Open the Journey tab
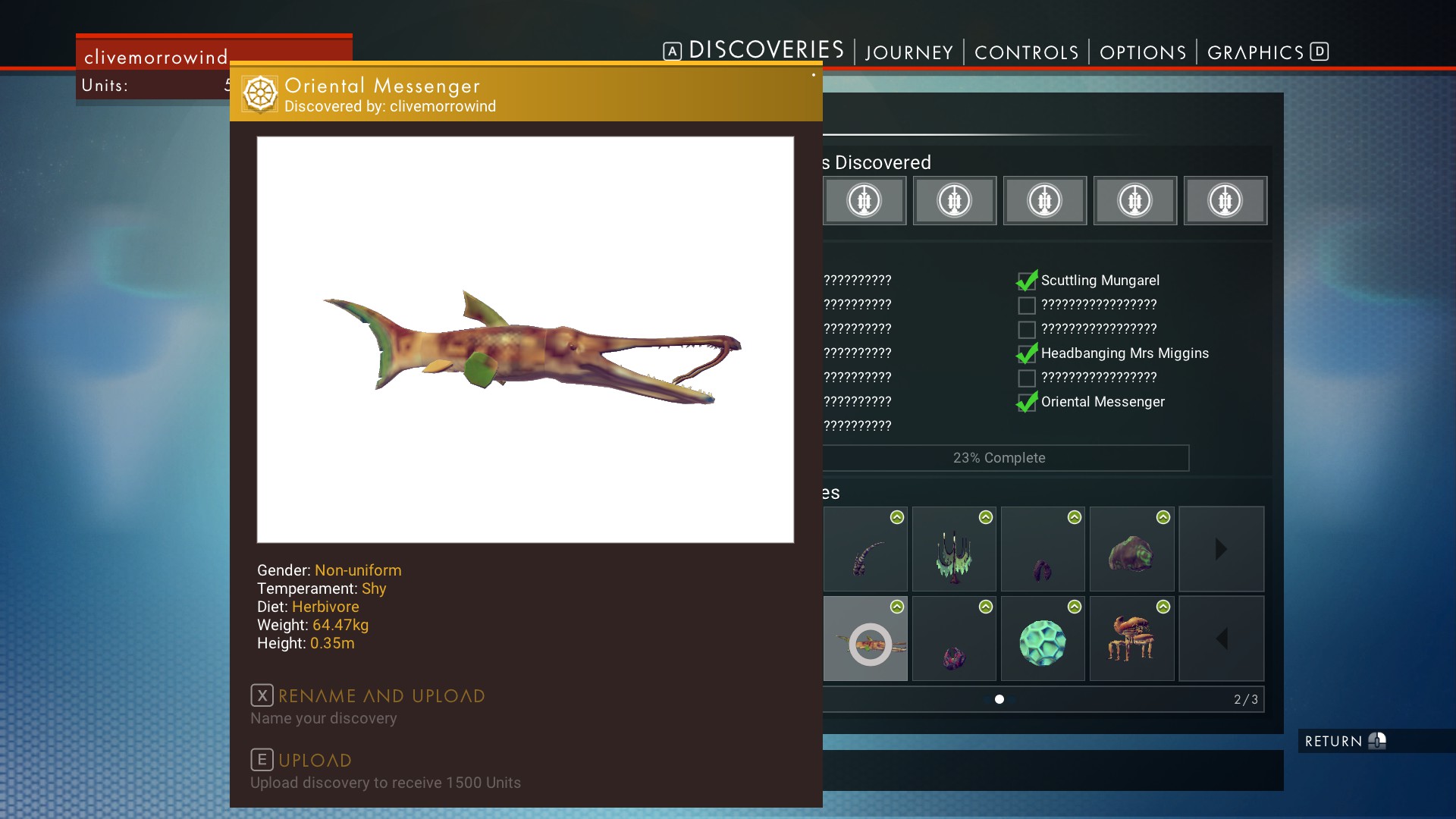This screenshot has width=1456, height=819. tap(908, 52)
